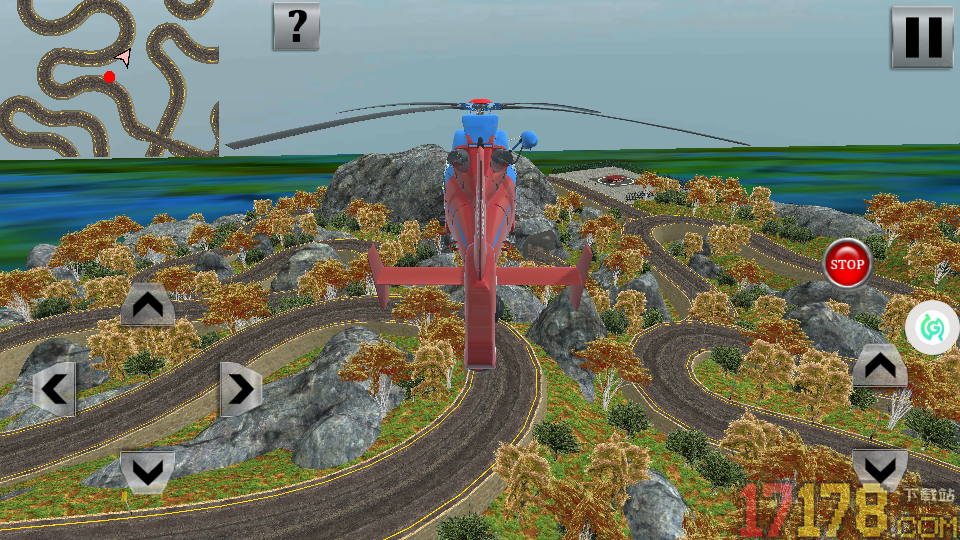Tap the steering pad's up arrow
This screenshot has width=960, height=540.
[148, 305]
